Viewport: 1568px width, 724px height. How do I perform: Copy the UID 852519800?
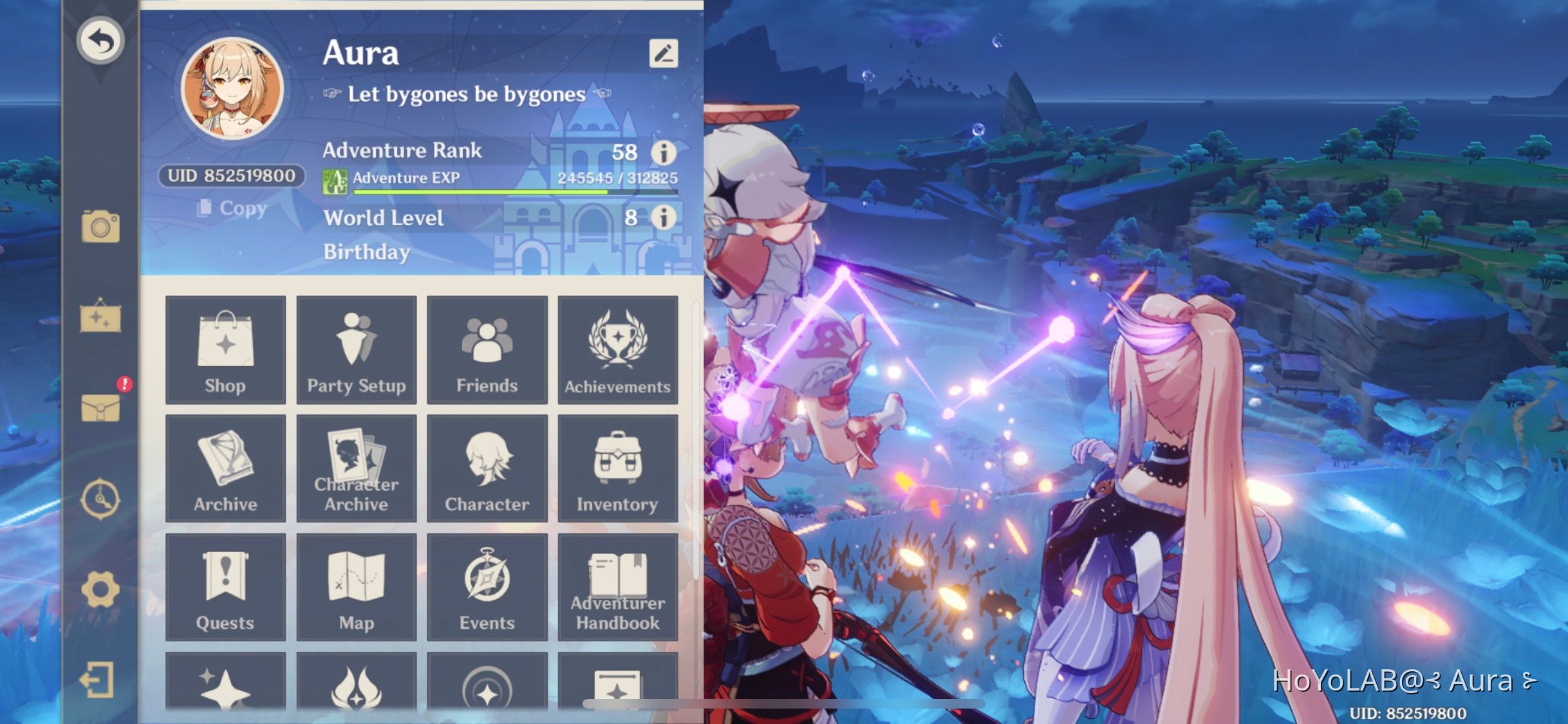(x=232, y=209)
